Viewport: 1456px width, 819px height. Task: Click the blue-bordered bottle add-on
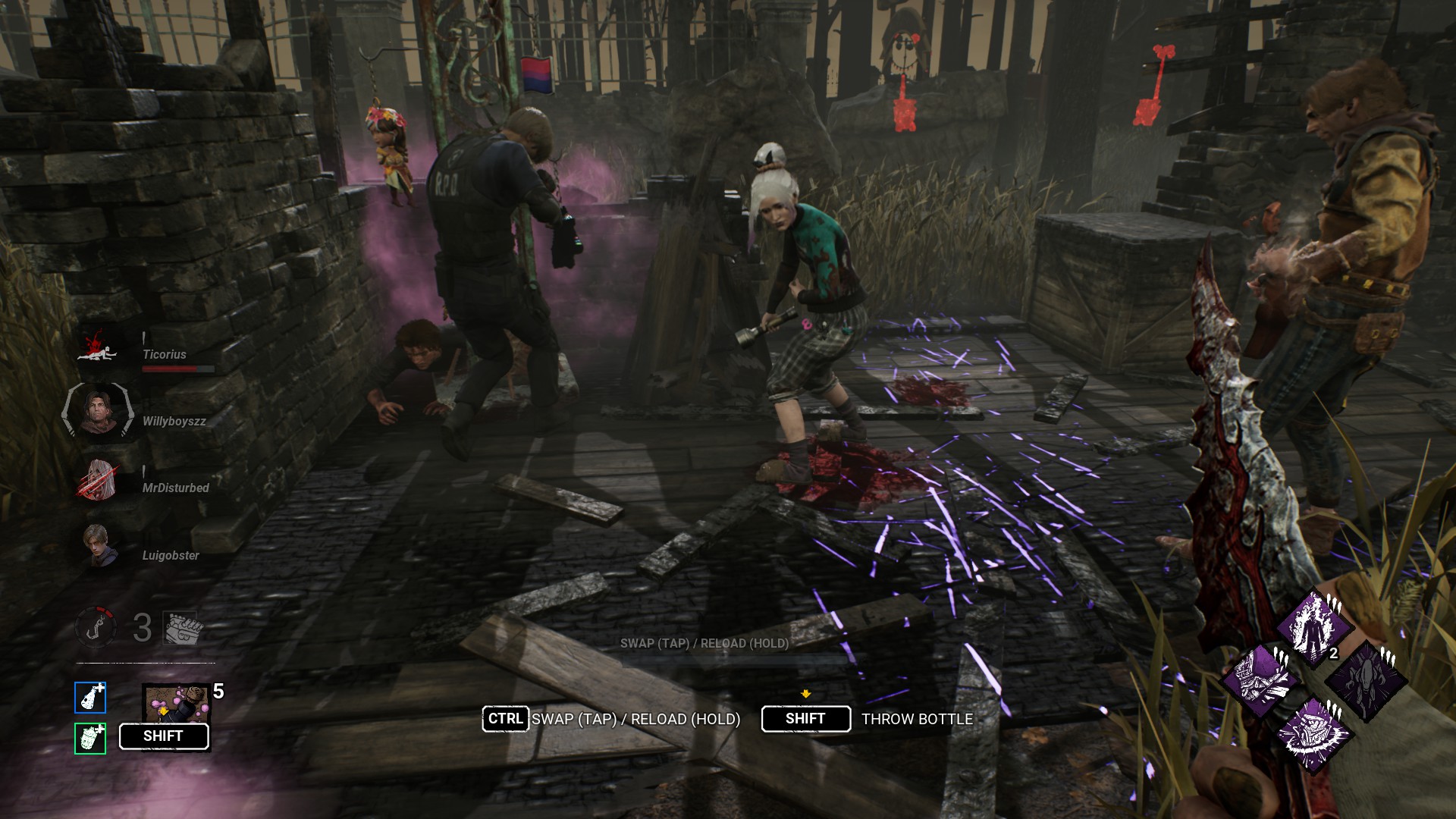(x=90, y=698)
